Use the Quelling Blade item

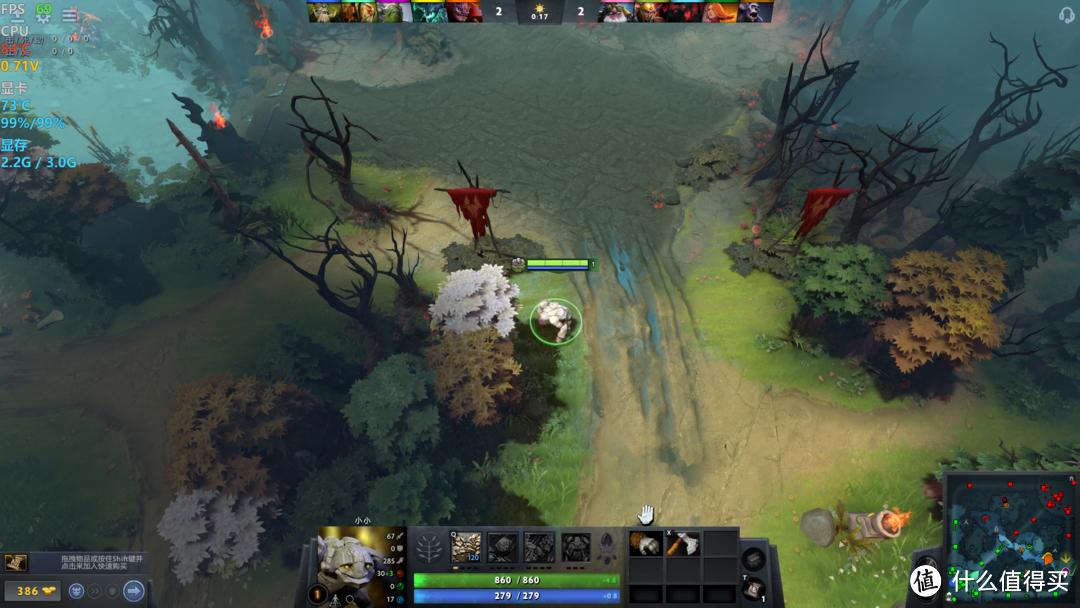[682, 543]
